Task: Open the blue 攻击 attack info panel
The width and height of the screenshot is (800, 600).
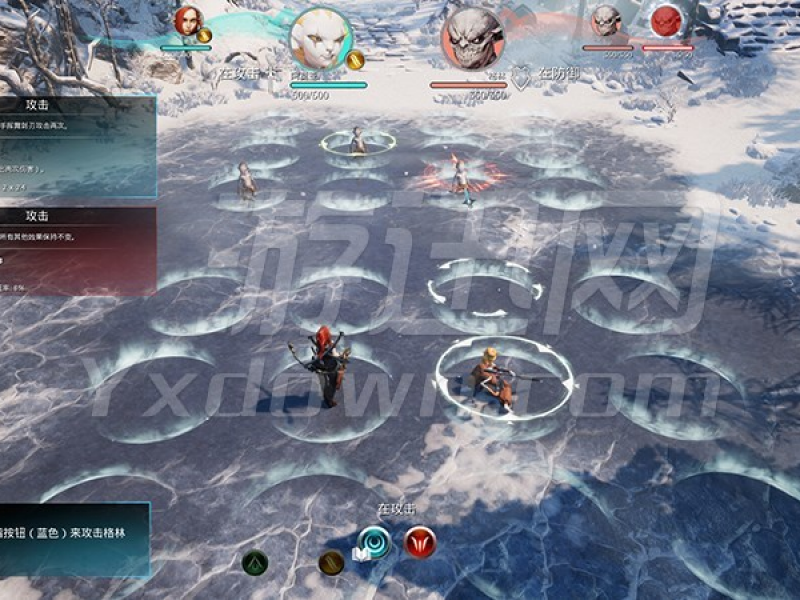Action: (77, 146)
